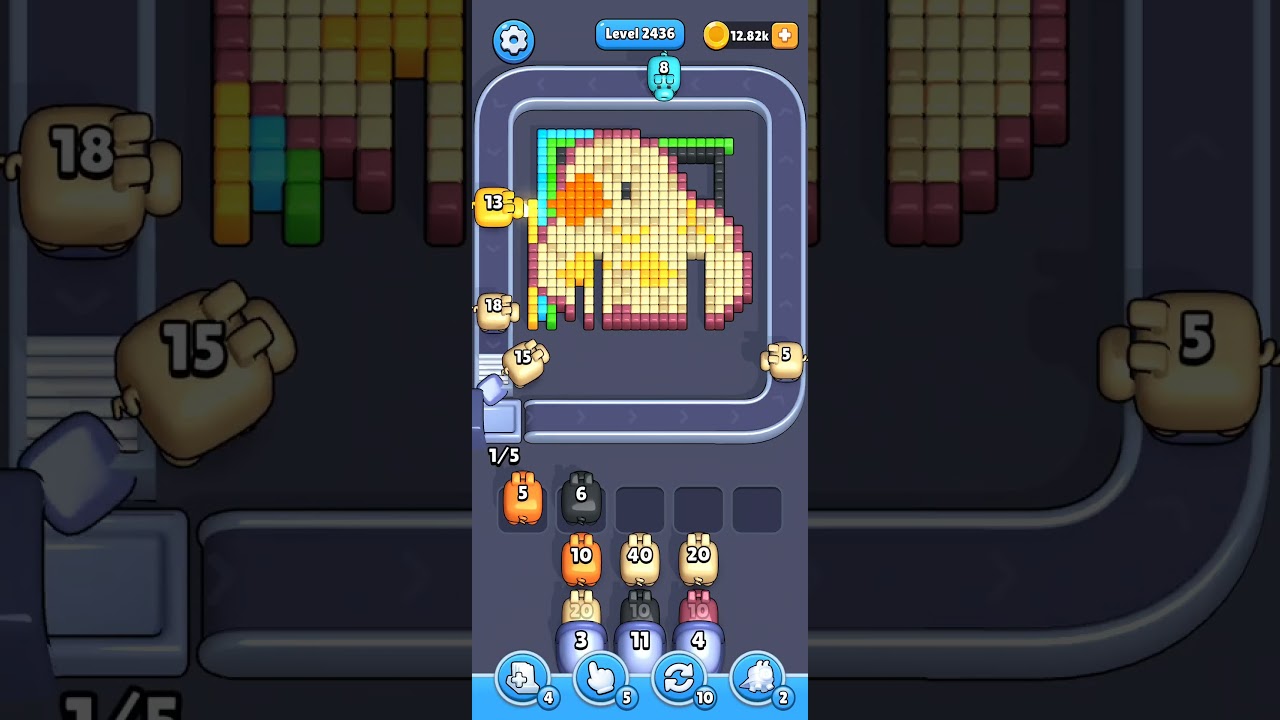Tap the cyan character numbered 8 above the board
Screen dimensions: 1280x720
click(663, 77)
